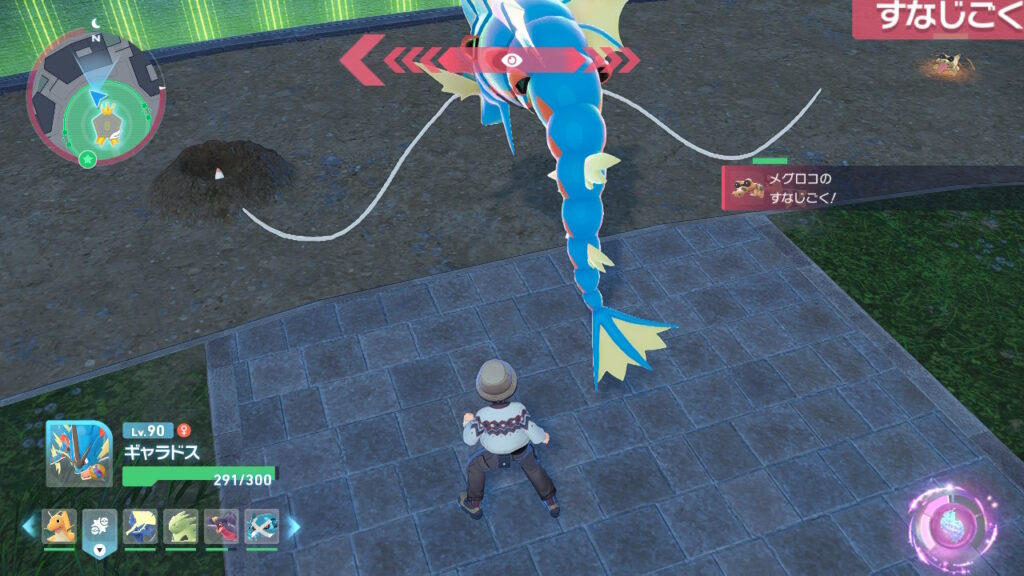This screenshot has height=576, width=1024.
Task: Pick the purple and red party Pokémon
Action: (x=222, y=526)
